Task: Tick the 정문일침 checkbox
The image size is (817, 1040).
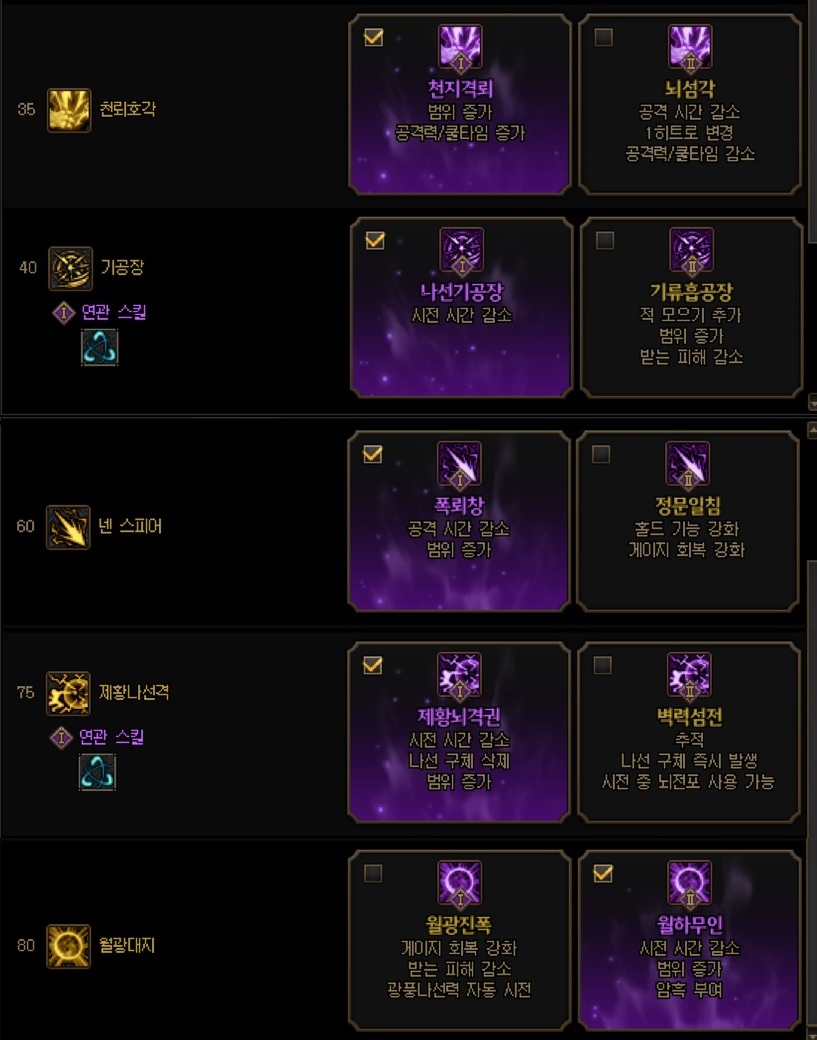Action: [x=601, y=454]
